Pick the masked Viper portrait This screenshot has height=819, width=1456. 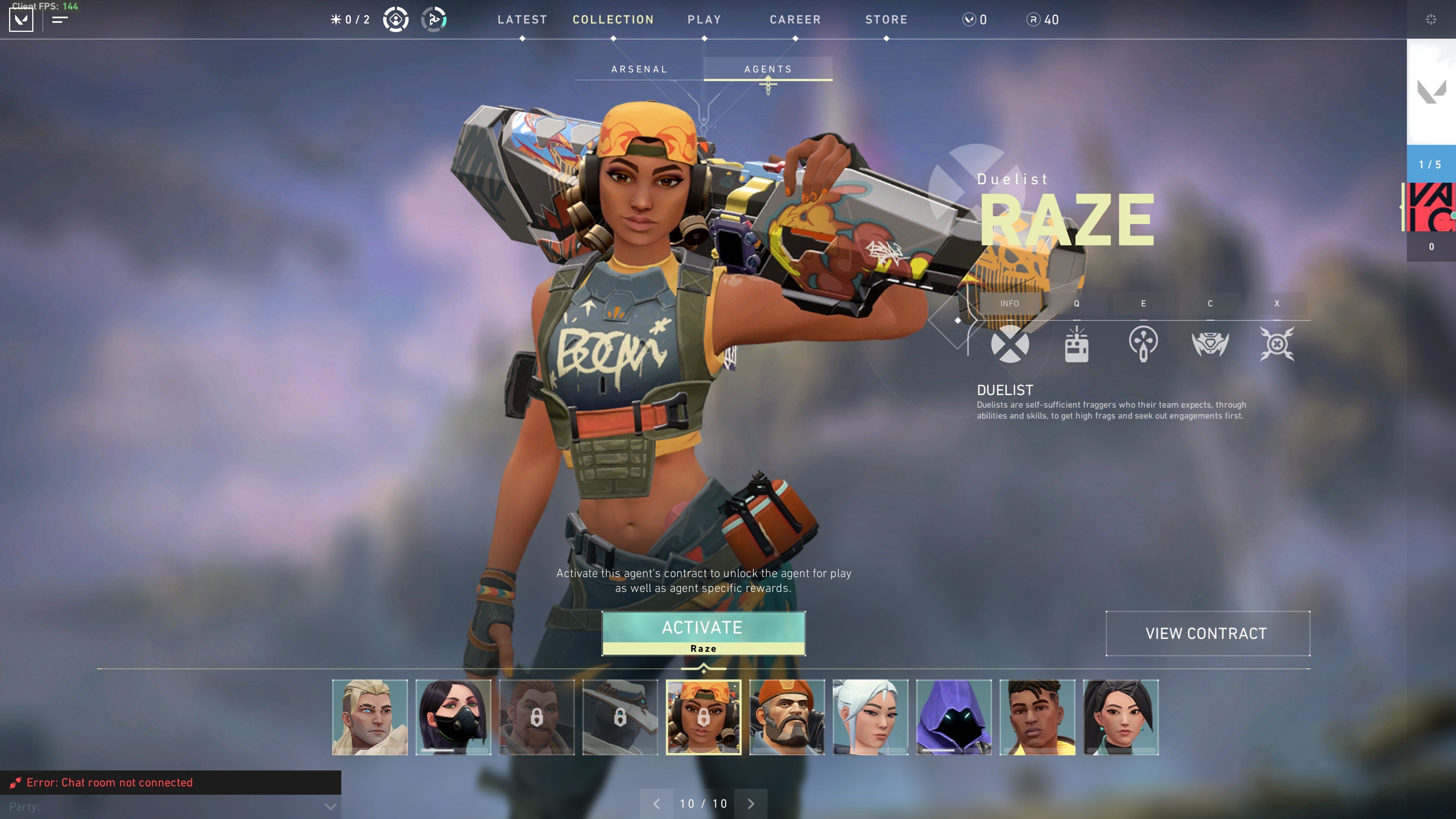[453, 717]
